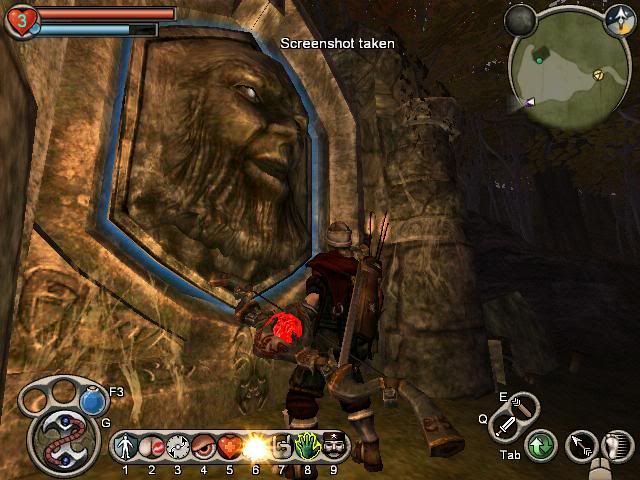Cast the glowing fireball spell icon
This screenshot has width=640, height=480.
[254, 445]
